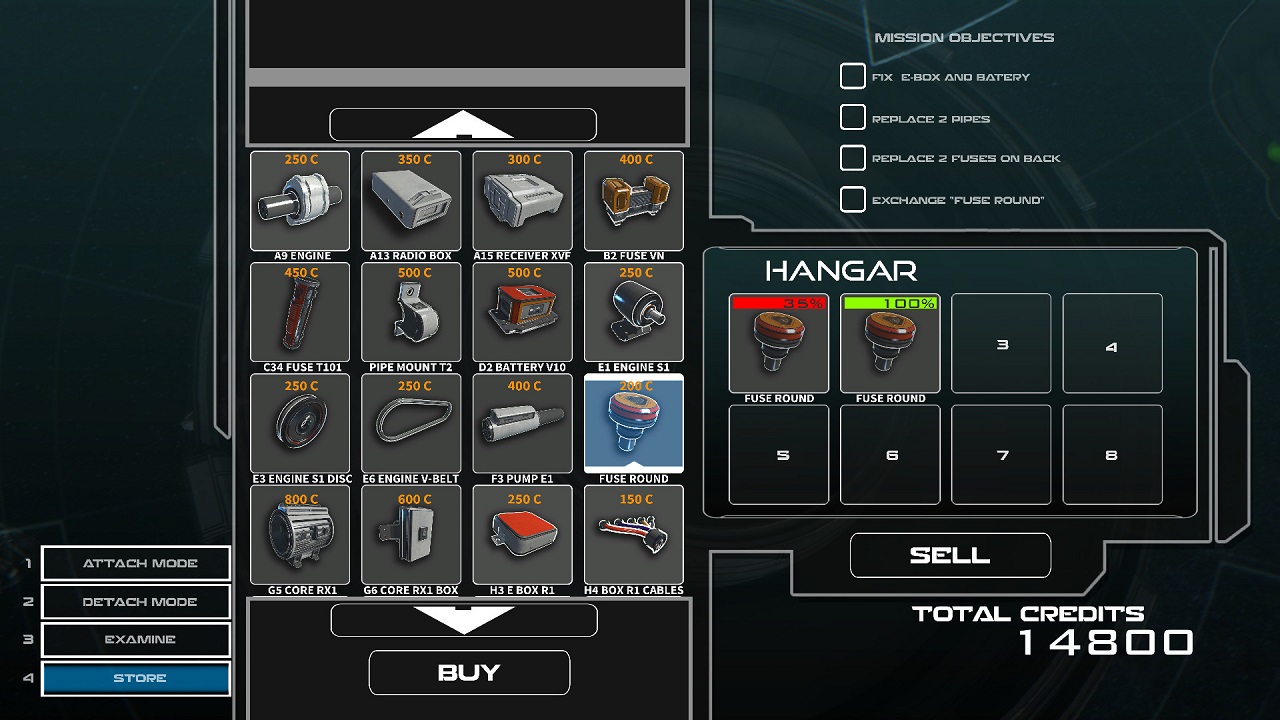
Task: Buy the selected store item
Action: click(x=469, y=673)
